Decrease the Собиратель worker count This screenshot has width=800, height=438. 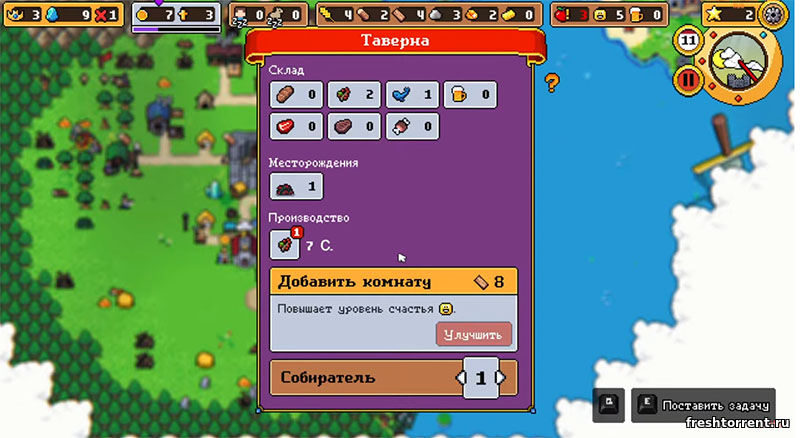coord(460,378)
